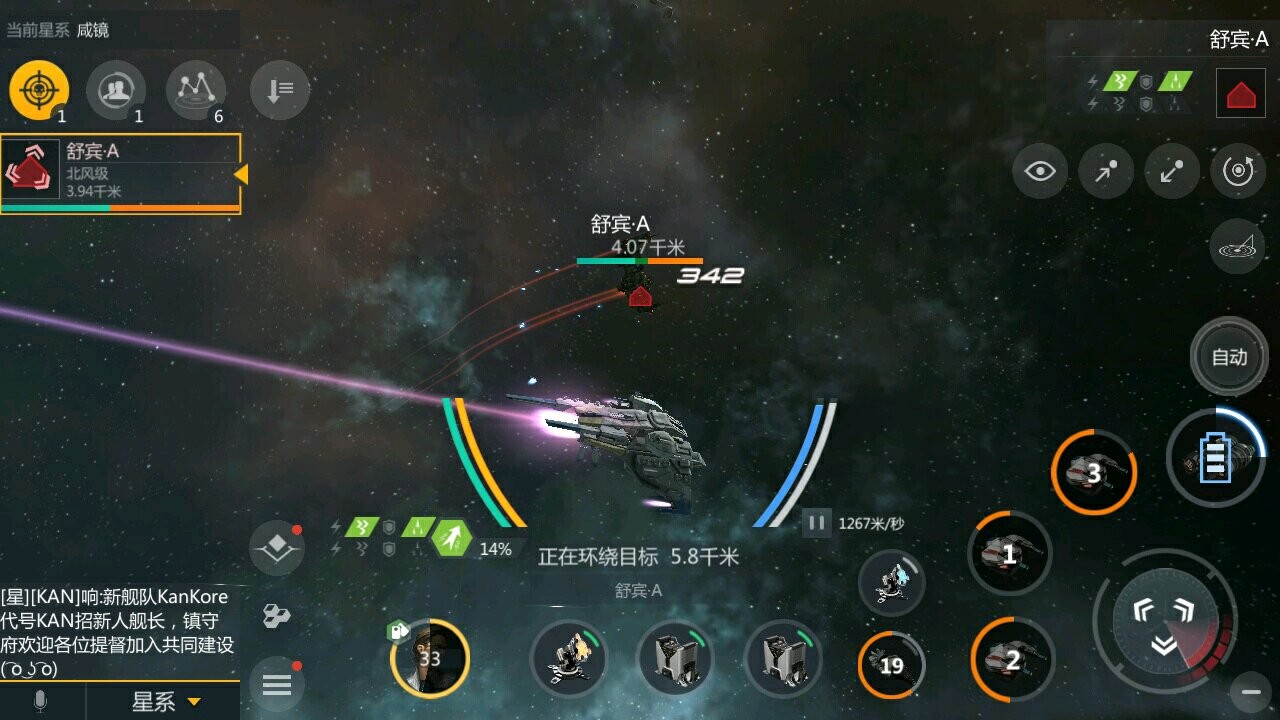The width and height of the screenshot is (1280, 720).
Task: Toggle the eye look-at view button
Action: tap(1040, 172)
